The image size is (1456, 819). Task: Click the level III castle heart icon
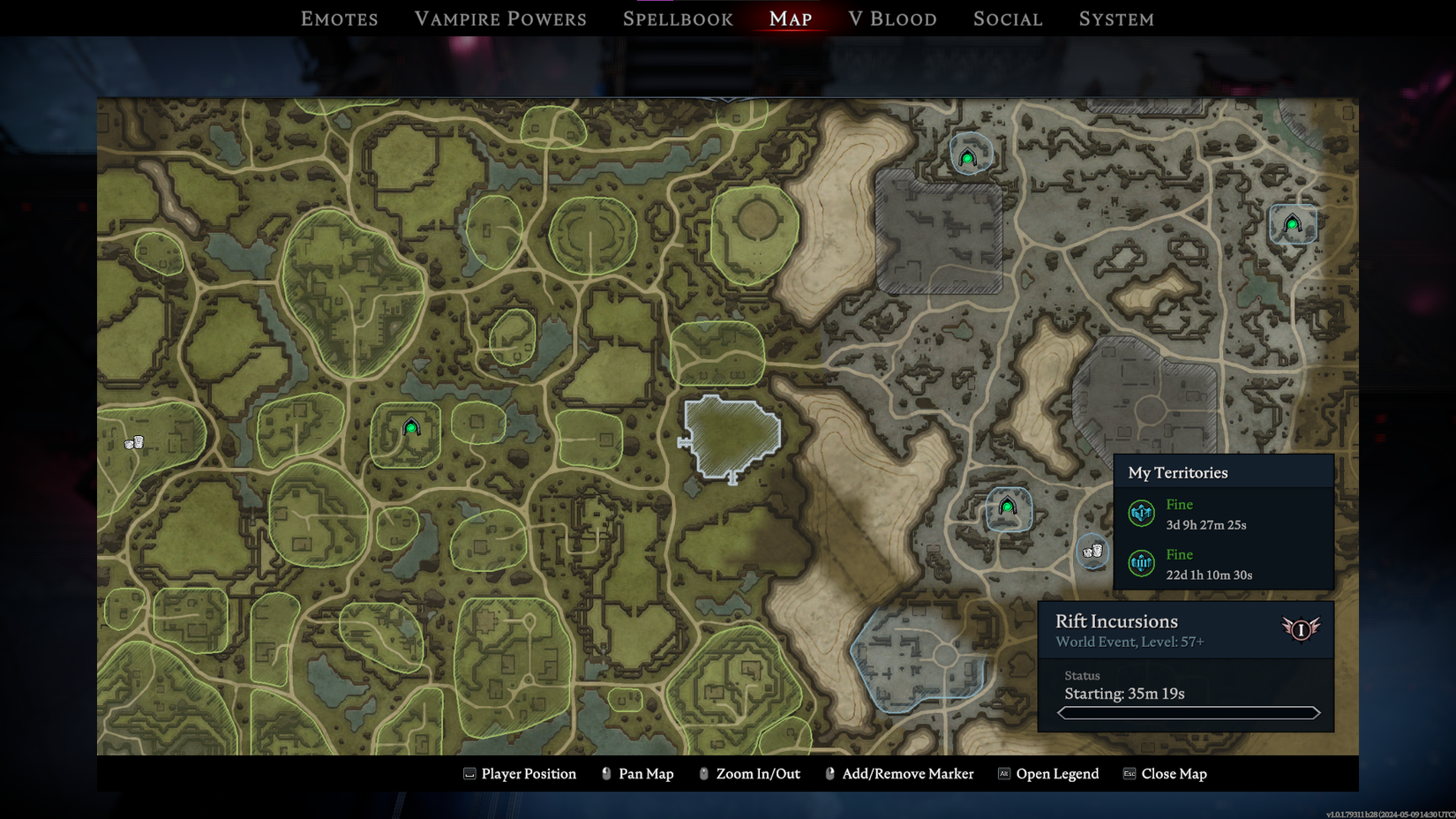coord(1141,563)
